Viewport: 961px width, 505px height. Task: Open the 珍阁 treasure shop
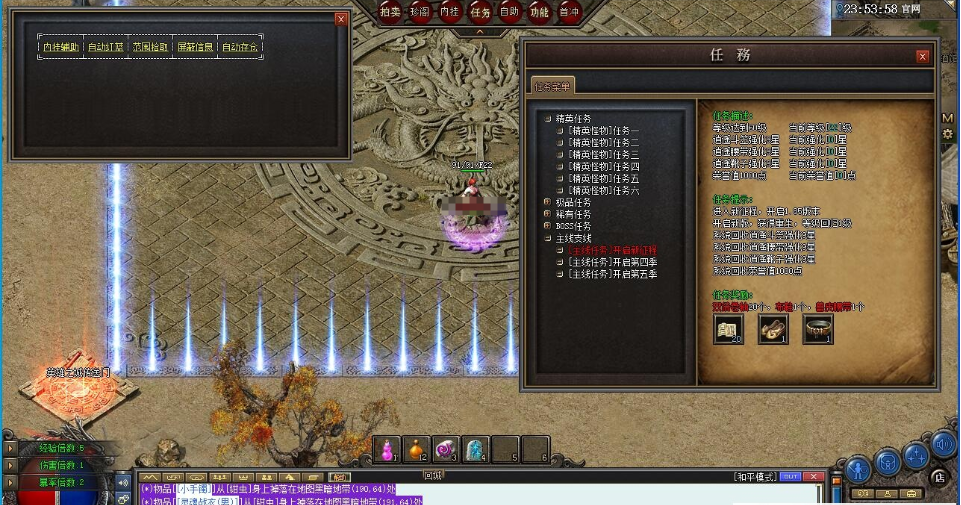pos(420,12)
